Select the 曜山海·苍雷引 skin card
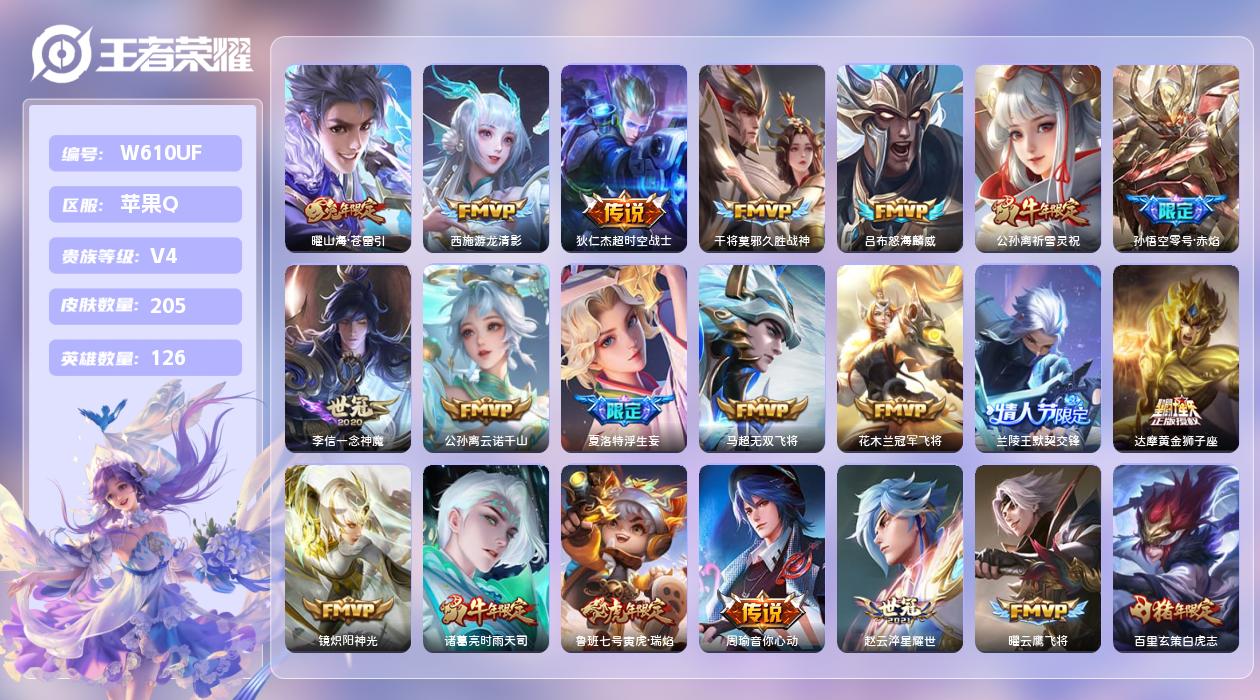The image size is (1260, 700). click(348, 157)
